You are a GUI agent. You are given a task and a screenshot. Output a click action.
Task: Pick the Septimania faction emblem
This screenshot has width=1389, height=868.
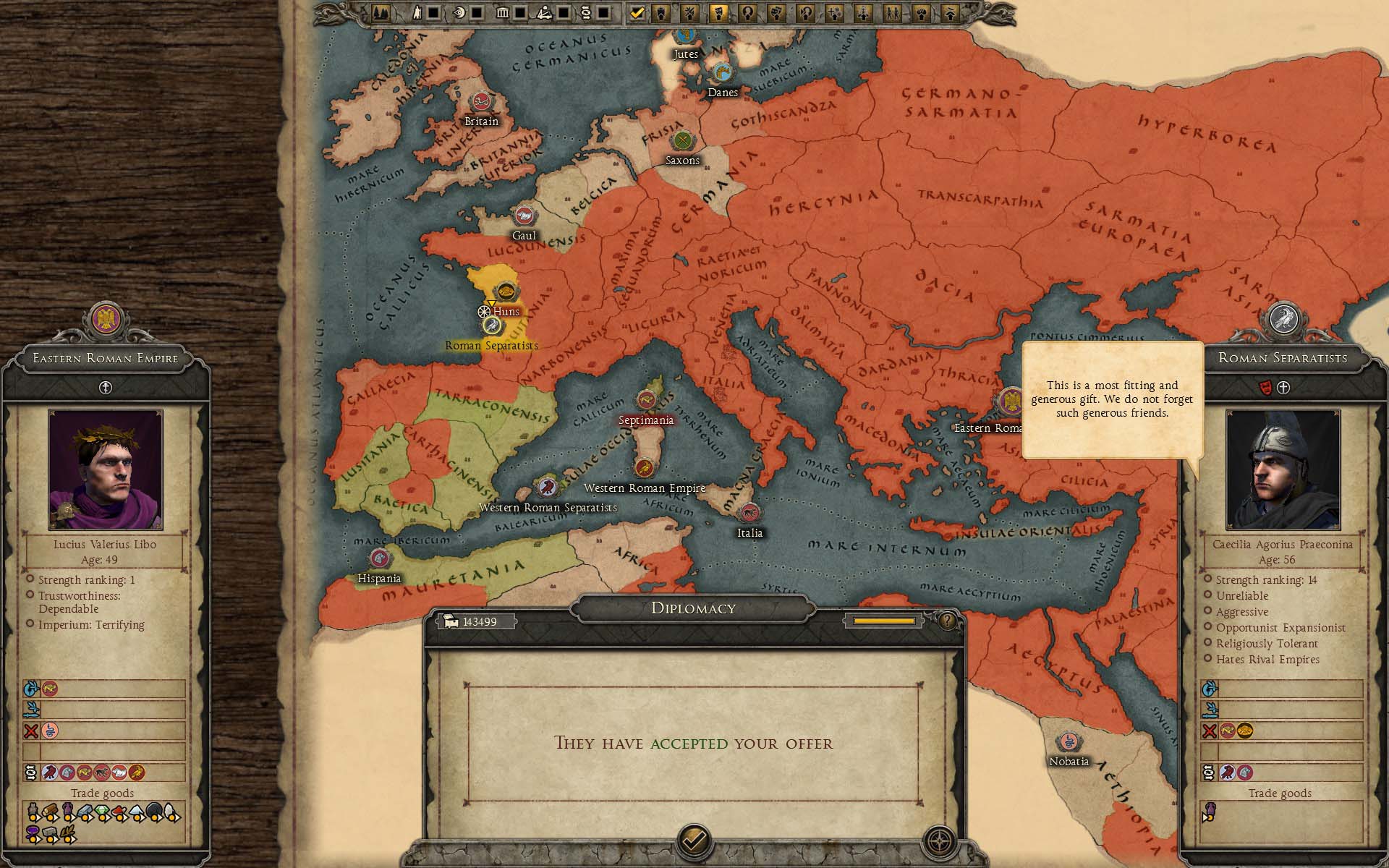[646, 400]
